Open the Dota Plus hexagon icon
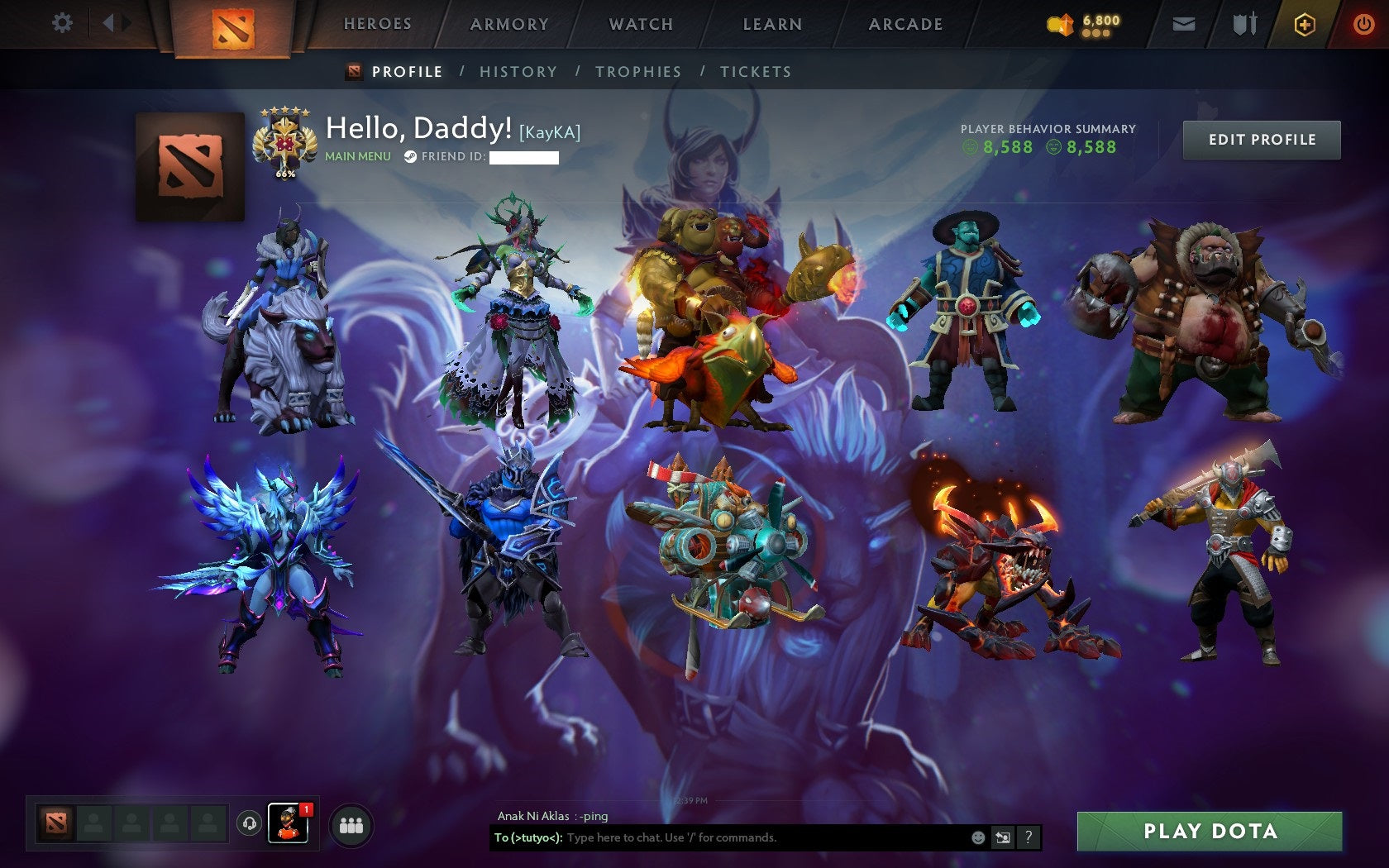Viewport: 1389px width, 868px height. pyautogui.click(x=1305, y=24)
